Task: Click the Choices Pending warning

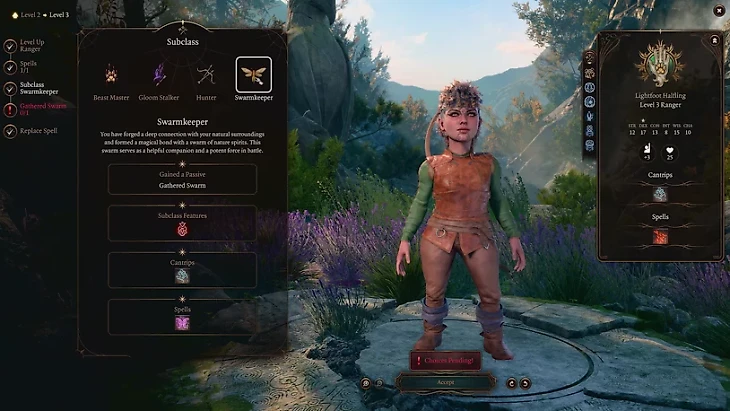Action: [445, 360]
